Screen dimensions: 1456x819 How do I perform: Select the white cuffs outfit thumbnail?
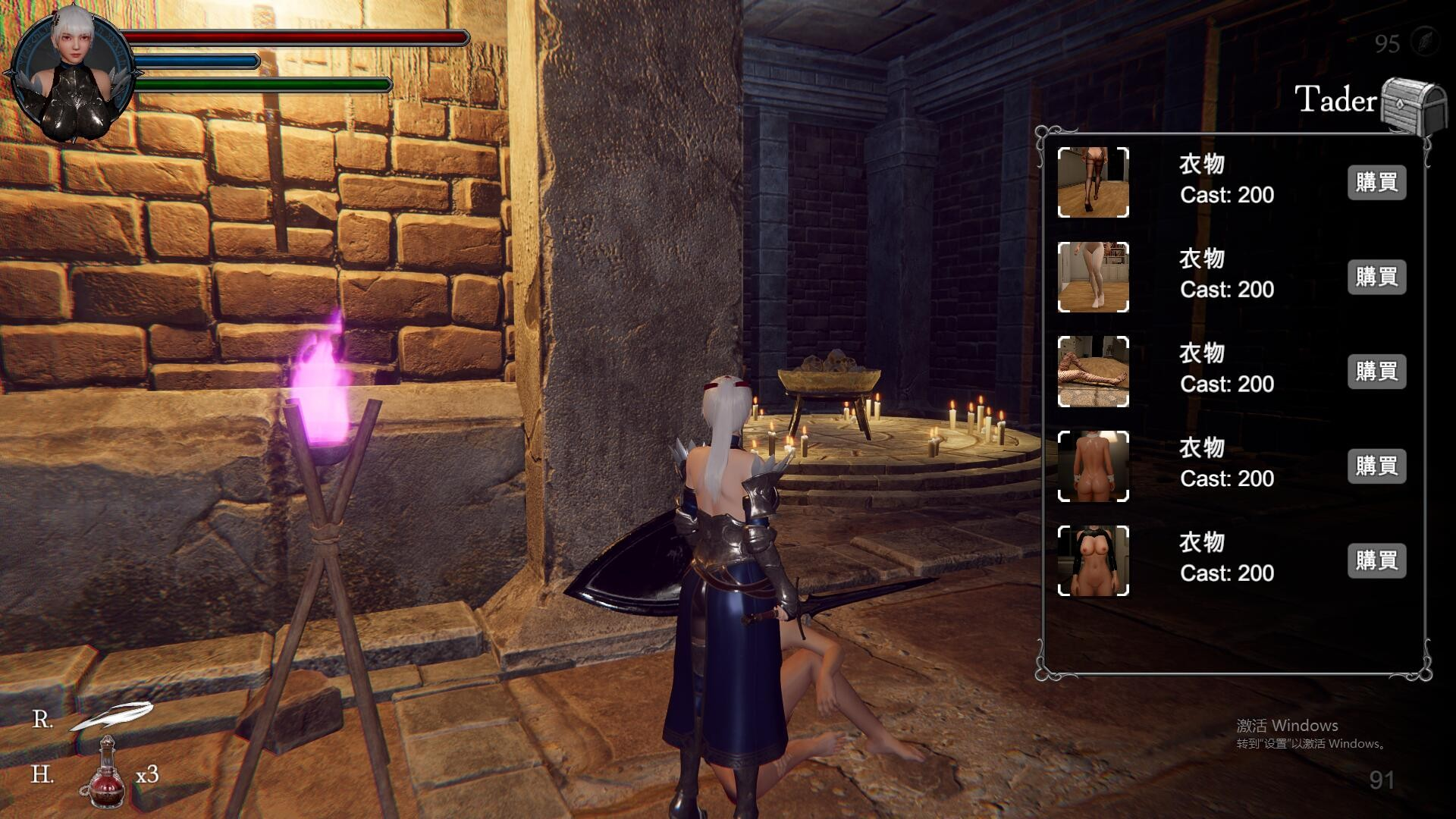click(1093, 466)
